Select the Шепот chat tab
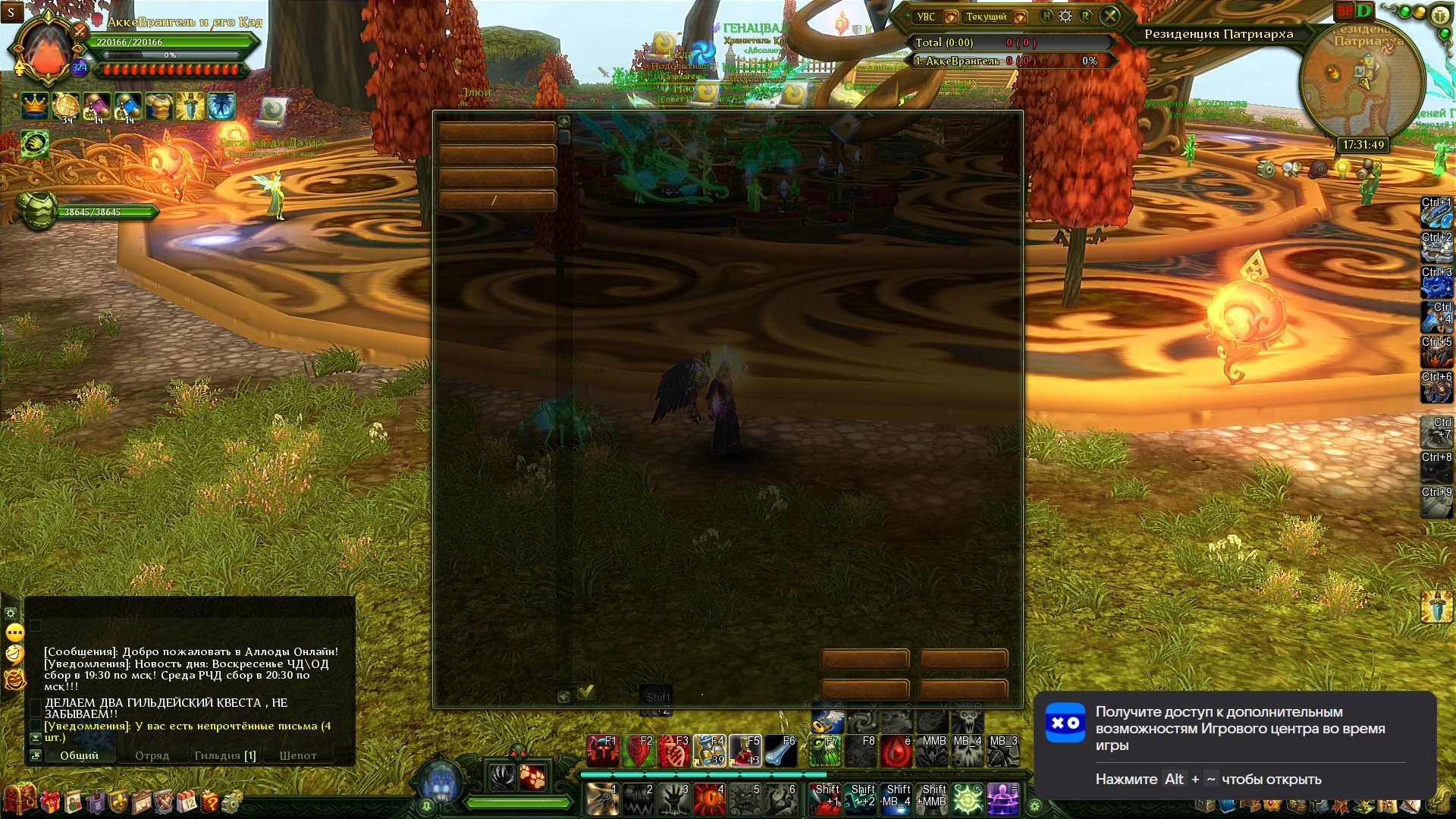The image size is (1456, 819). point(297,755)
